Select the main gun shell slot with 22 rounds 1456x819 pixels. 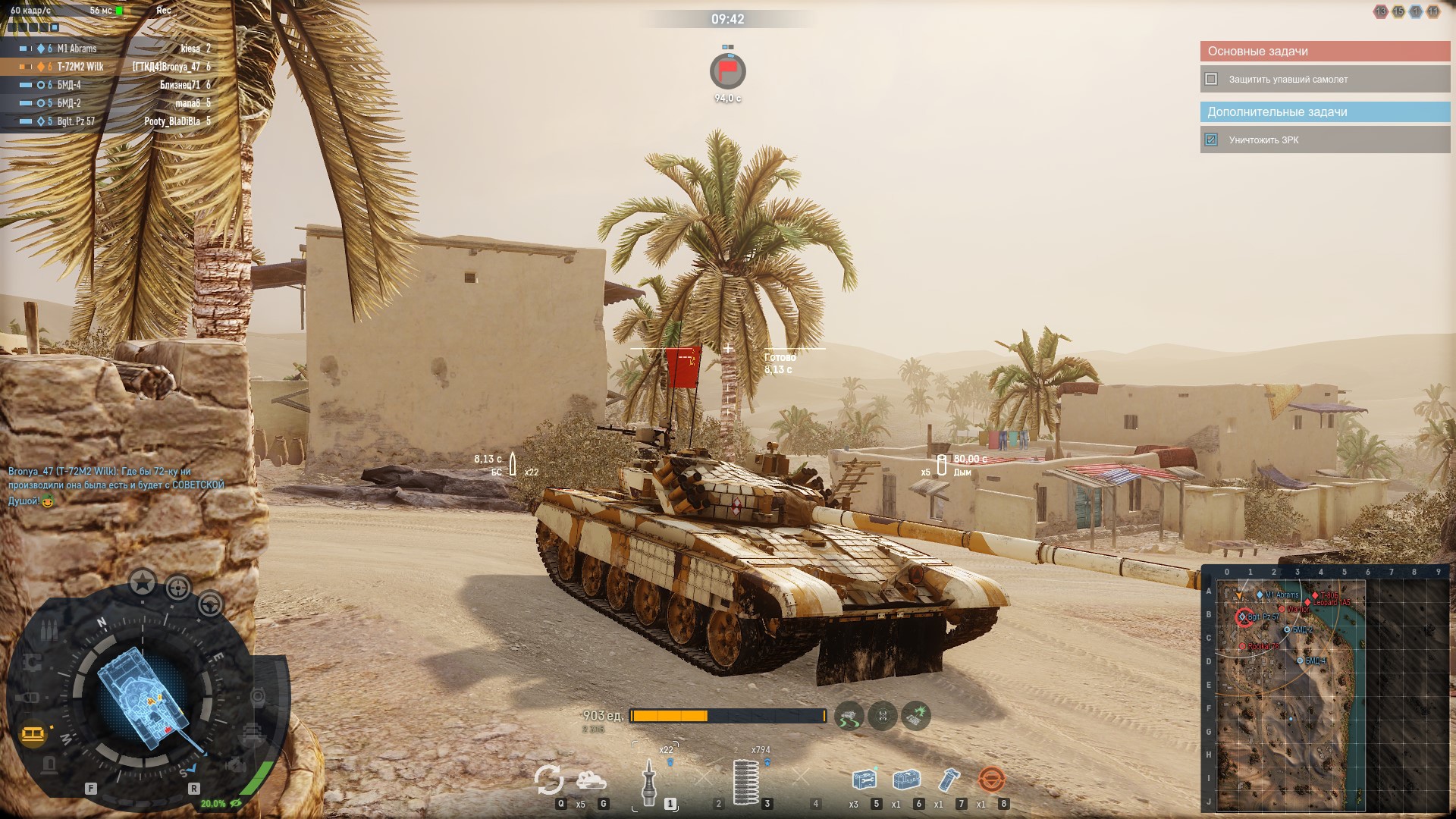(x=649, y=781)
